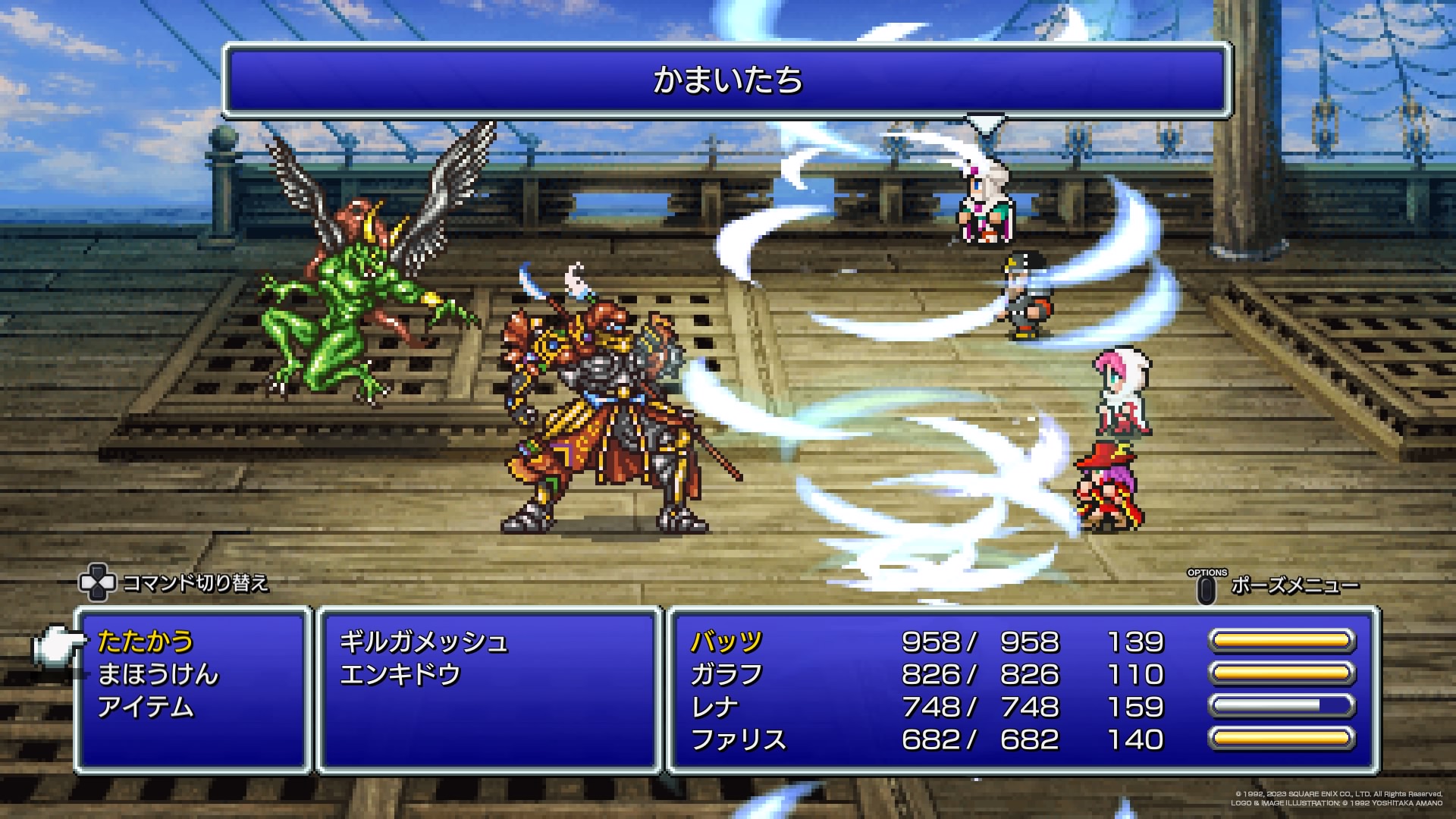Select バッツ in the party list

(726, 642)
